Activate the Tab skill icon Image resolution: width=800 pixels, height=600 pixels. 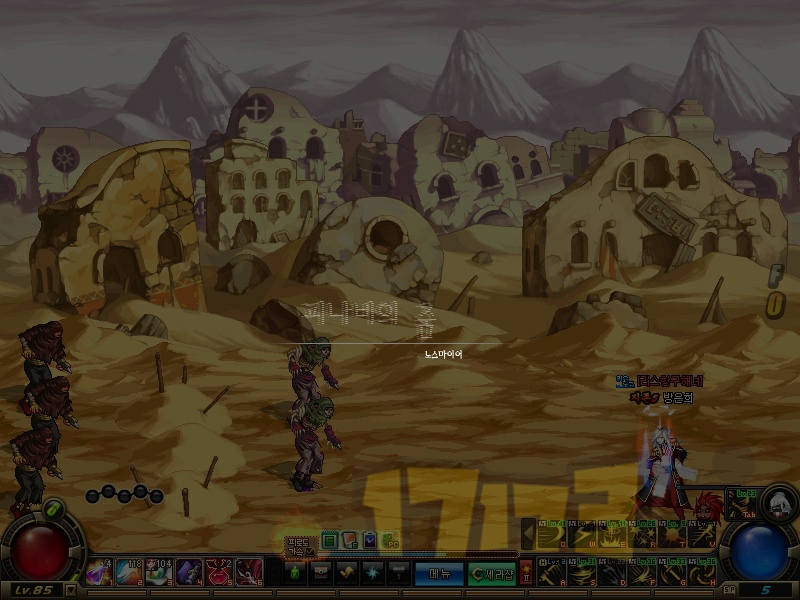741,502
